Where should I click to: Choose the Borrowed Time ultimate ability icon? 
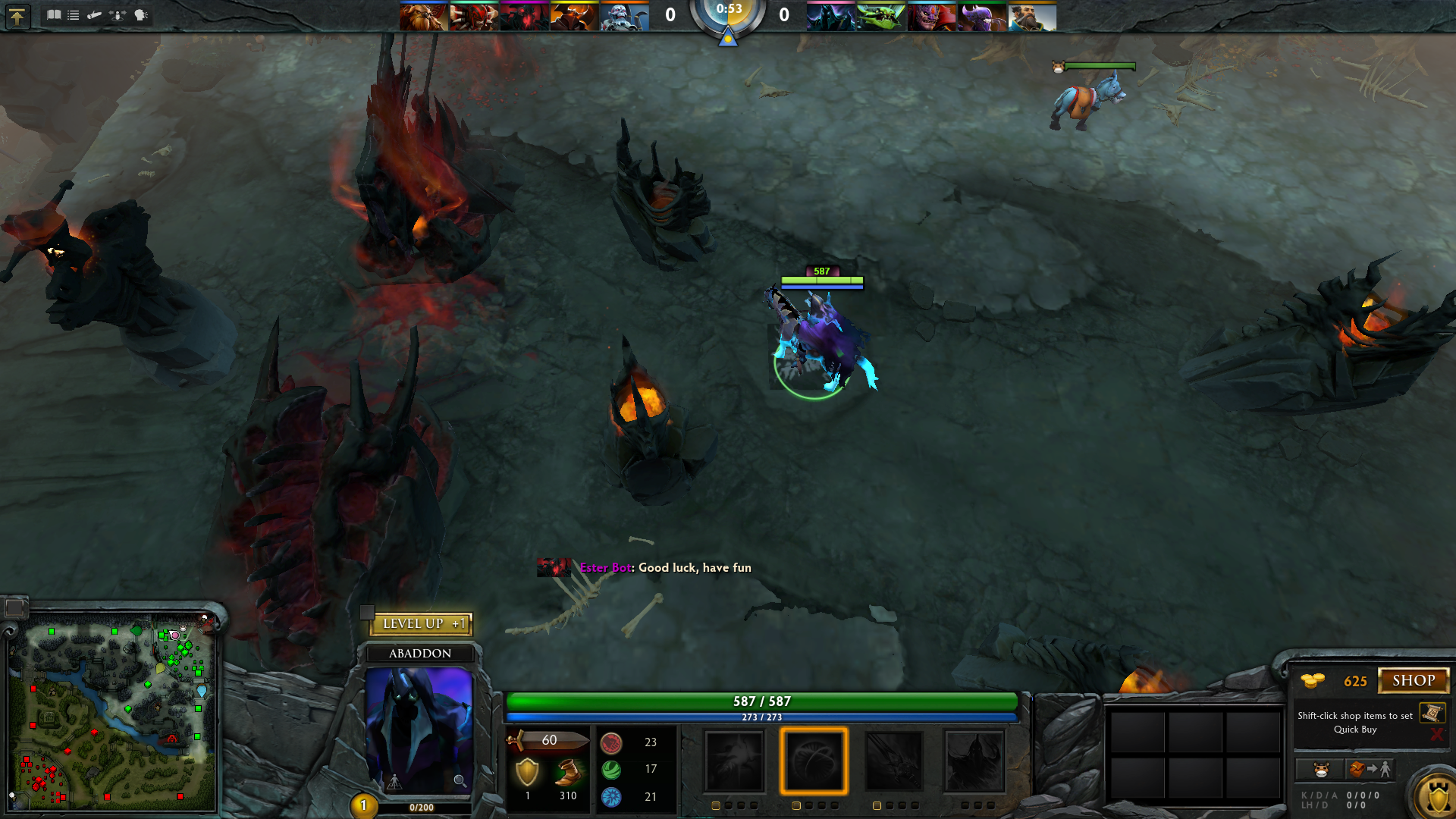click(x=974, y=761)
